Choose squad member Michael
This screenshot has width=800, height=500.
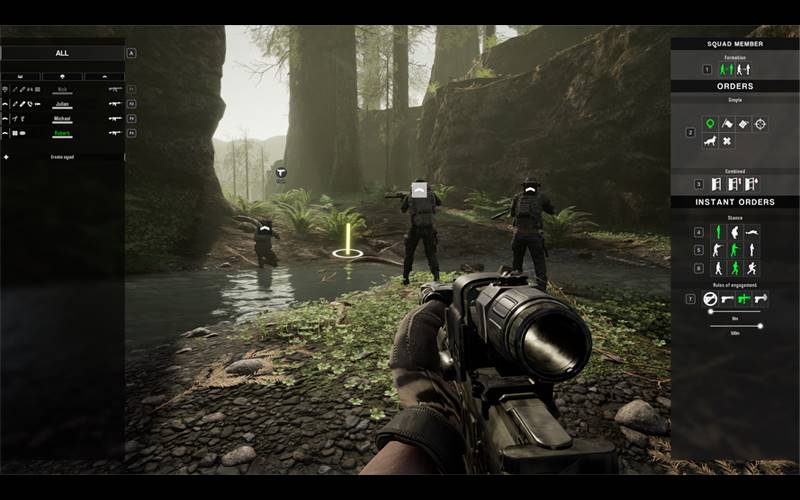[62, 118]
